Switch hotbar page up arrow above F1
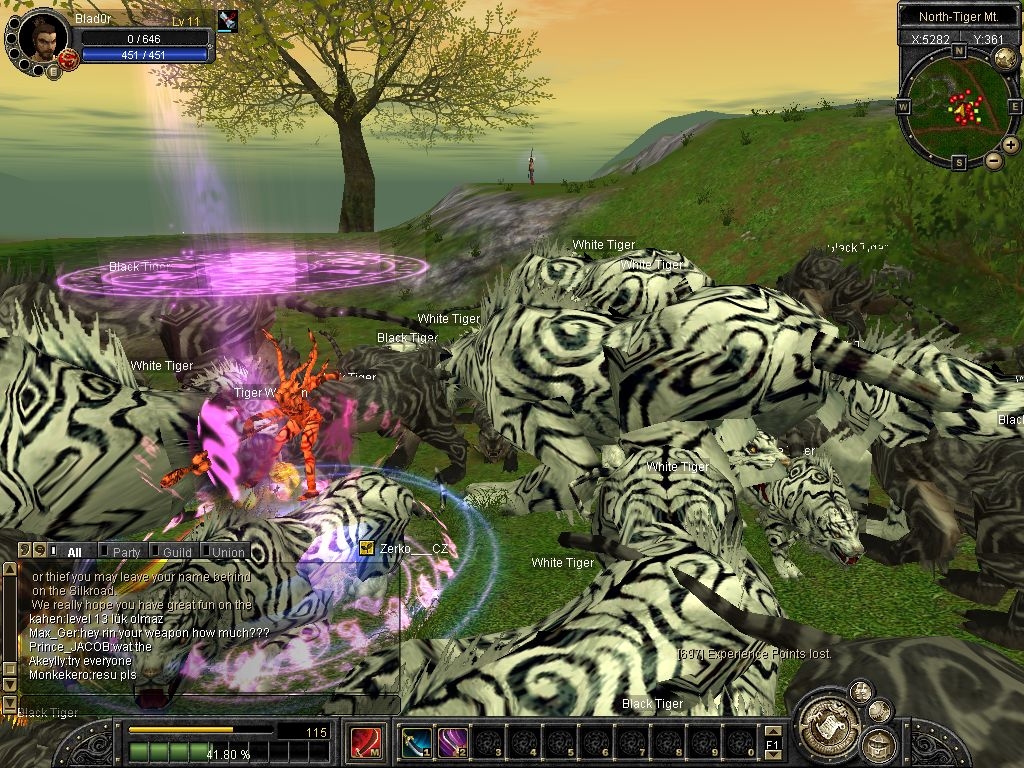The height and width of the screenshot is (768, 1024). [x=772, y=731]
